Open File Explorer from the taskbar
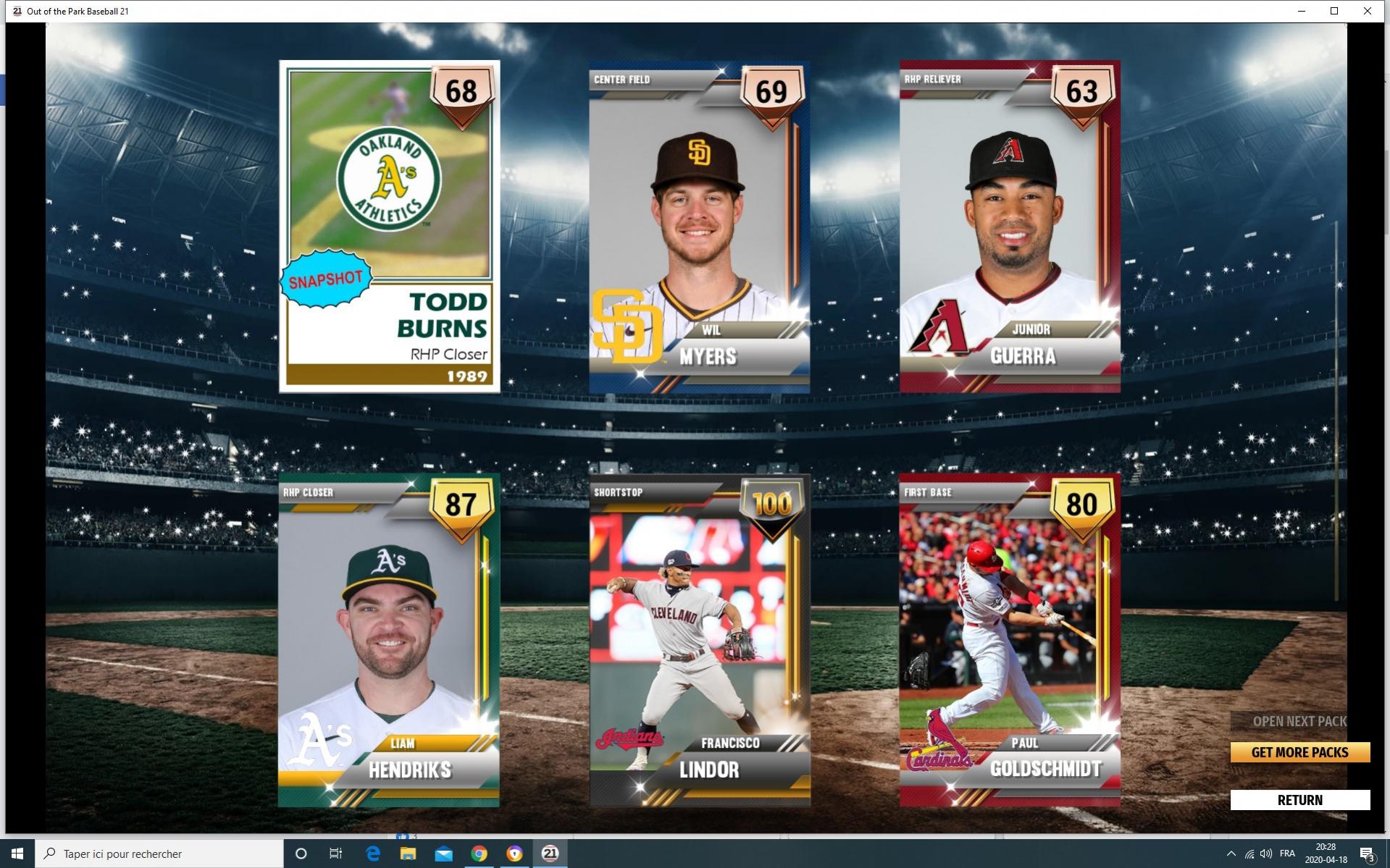This screenshot has width=1390, height=868. click(x=409, y=854)
